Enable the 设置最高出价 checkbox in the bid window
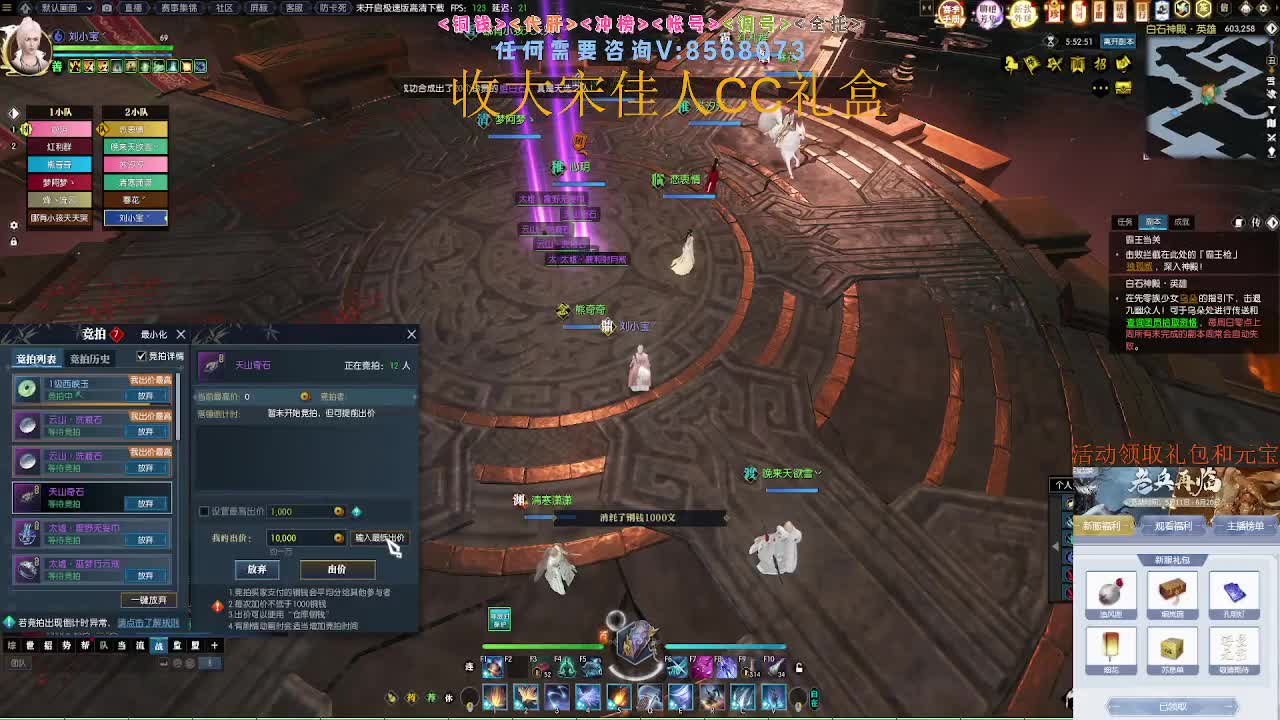This screenshot has width=1280, height=720. click(x=202, y=510)
